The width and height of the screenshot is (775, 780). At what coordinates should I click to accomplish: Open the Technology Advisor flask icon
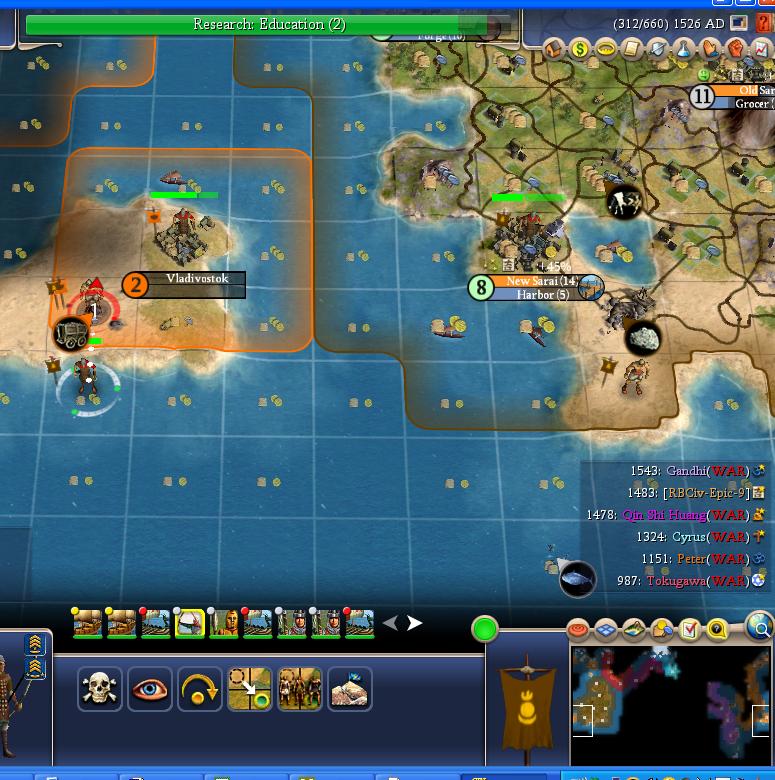(684, 48)
